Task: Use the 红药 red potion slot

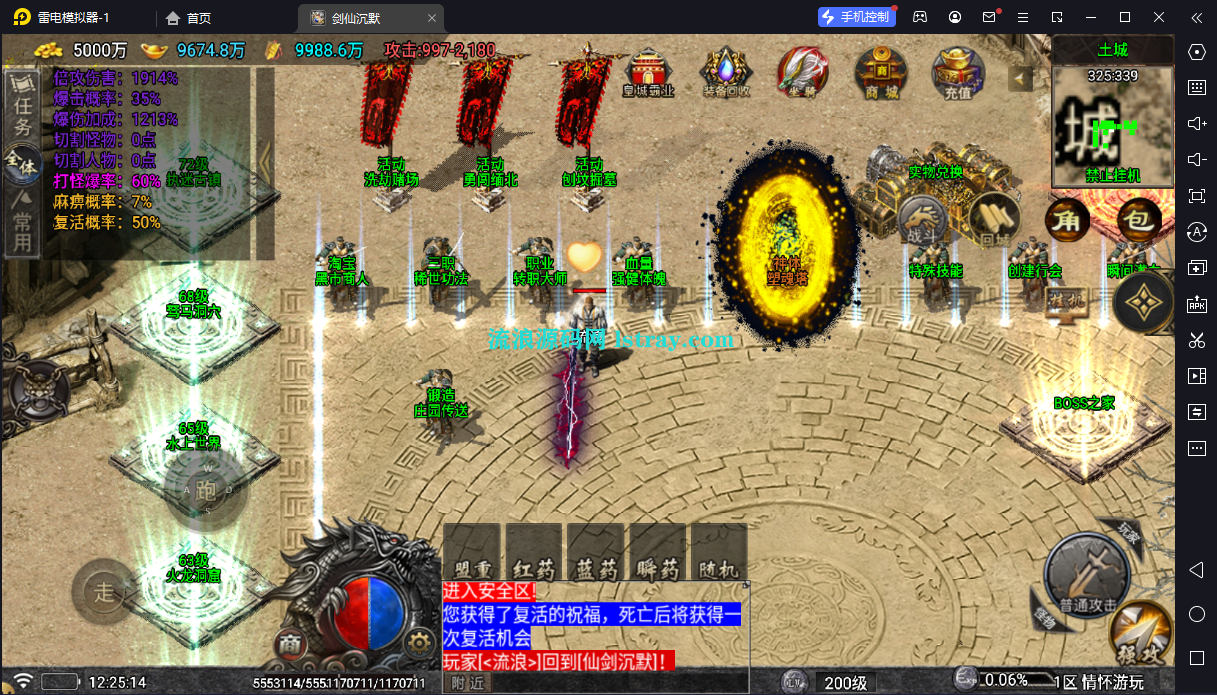Action: [533, 553]
